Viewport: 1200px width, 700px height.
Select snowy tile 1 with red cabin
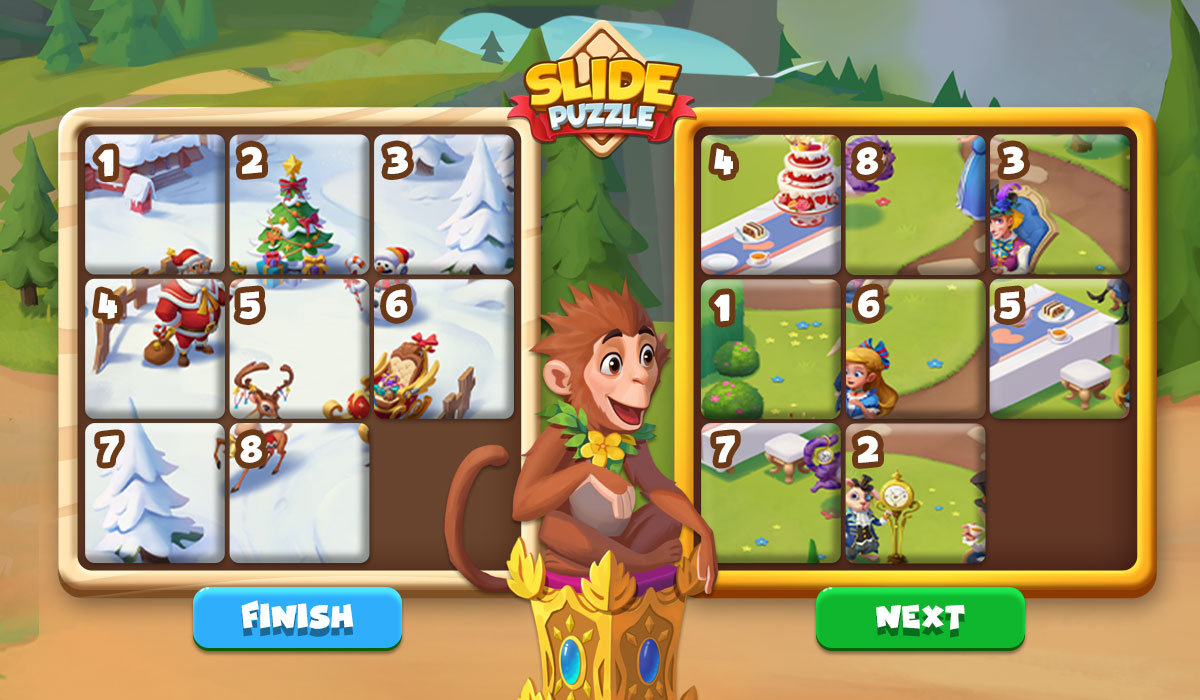point(155,204)
